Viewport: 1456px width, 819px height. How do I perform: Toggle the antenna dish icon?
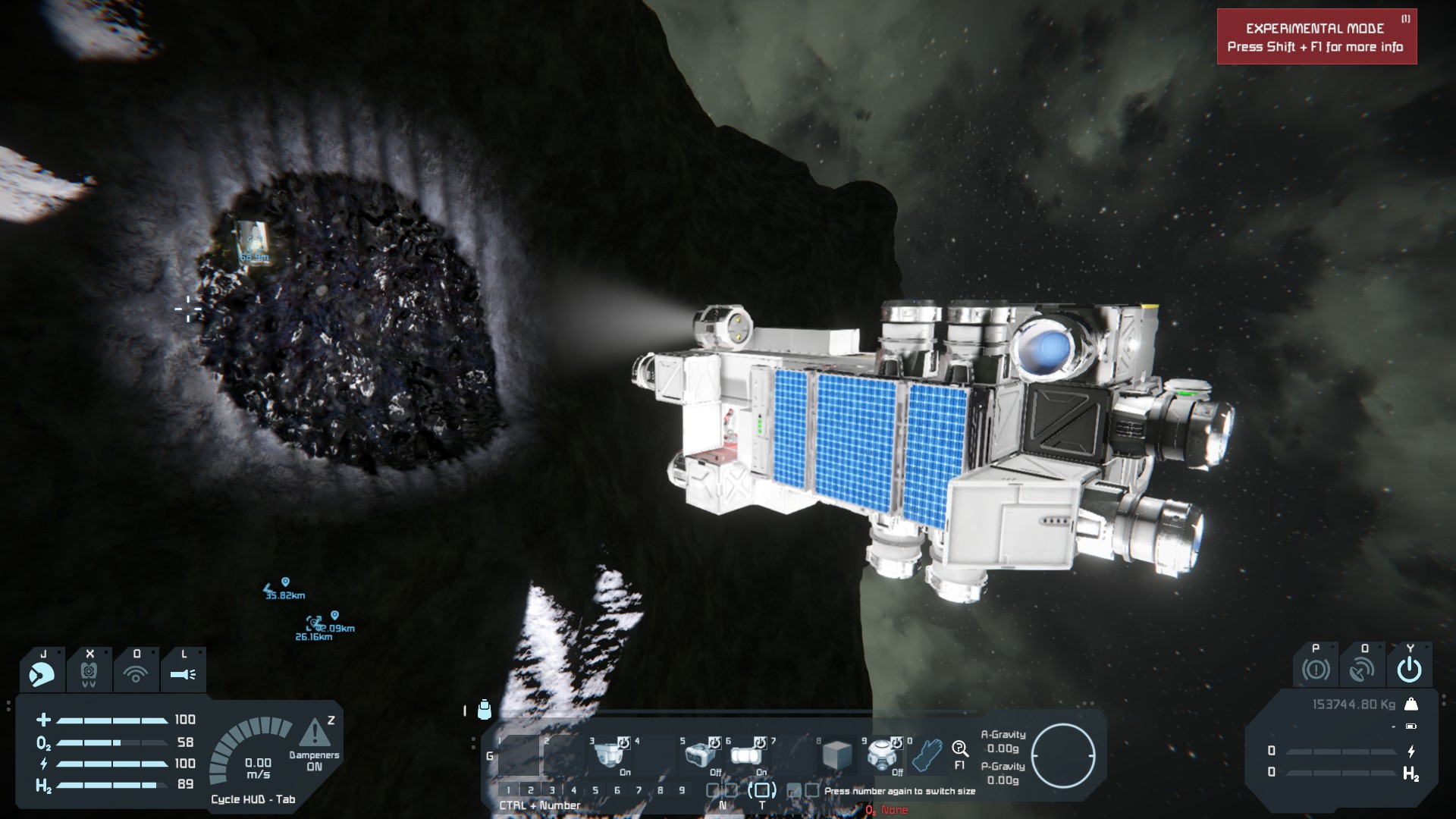click(x=1362, y=669)
